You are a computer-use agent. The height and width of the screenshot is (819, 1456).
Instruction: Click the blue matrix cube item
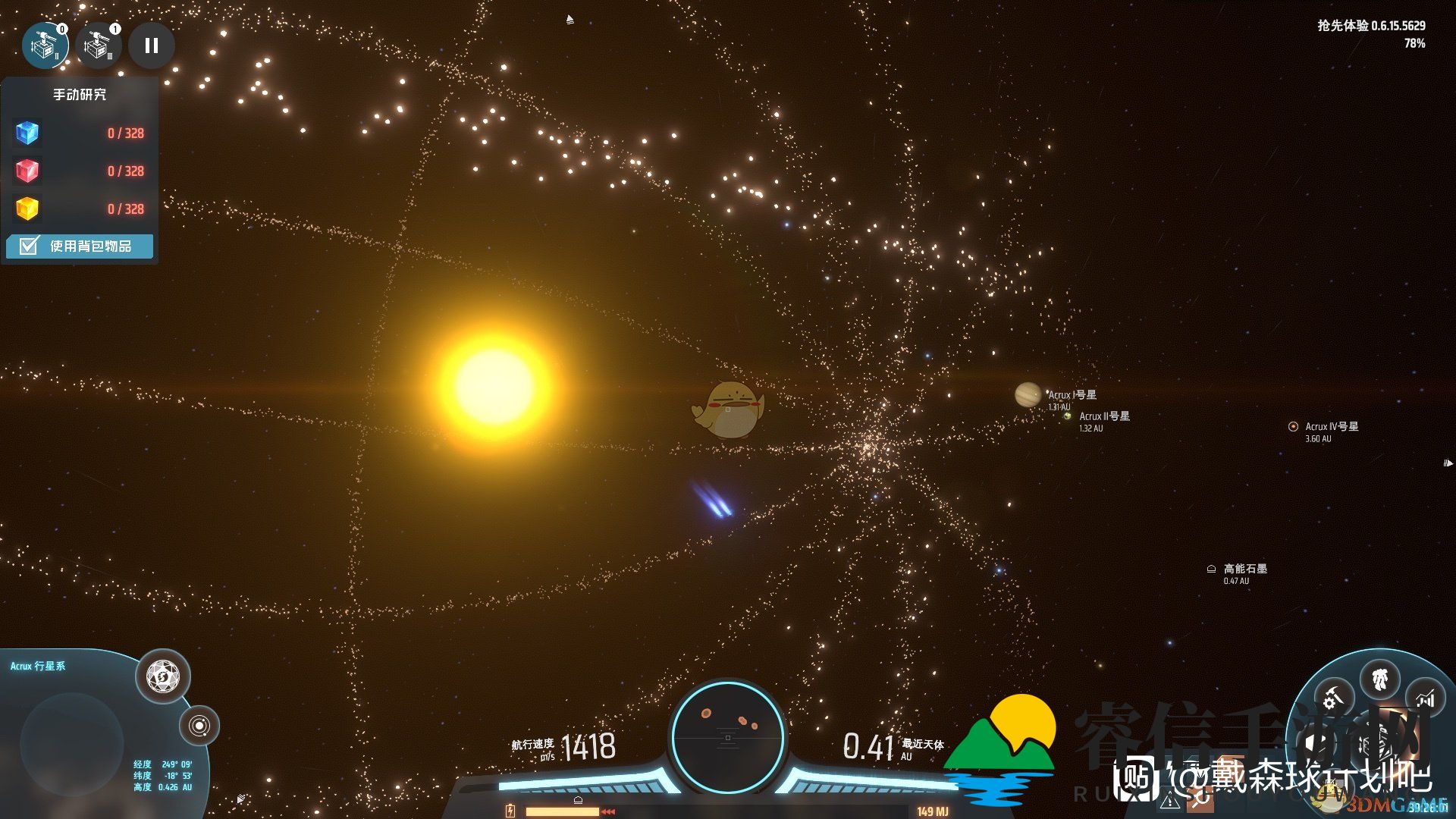(27, 133)
